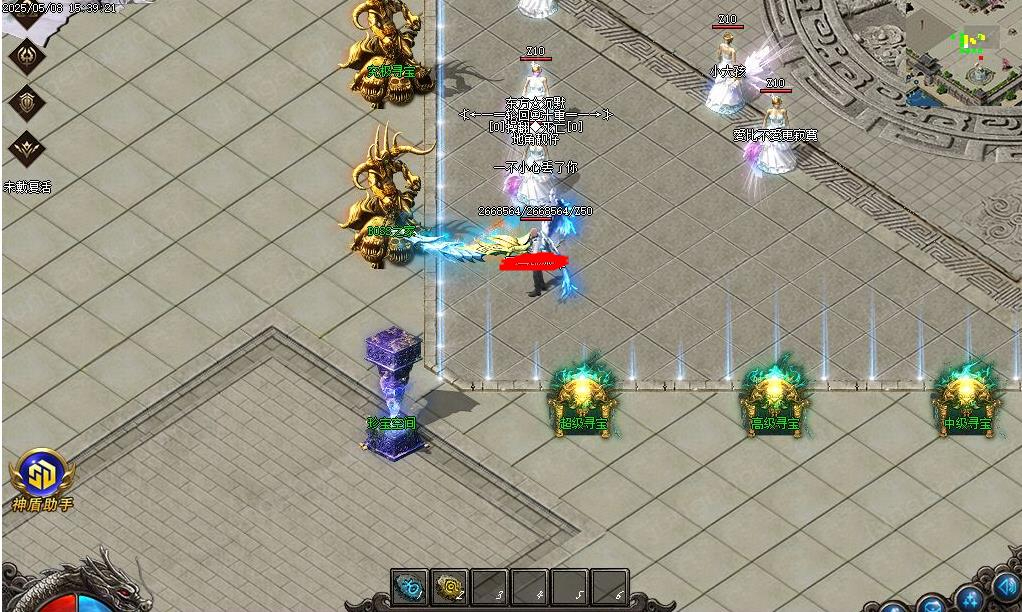The height and width of the screenshot is (612, 1022).
Task: Click the minimap in the corner
Action: pos(962,50)
